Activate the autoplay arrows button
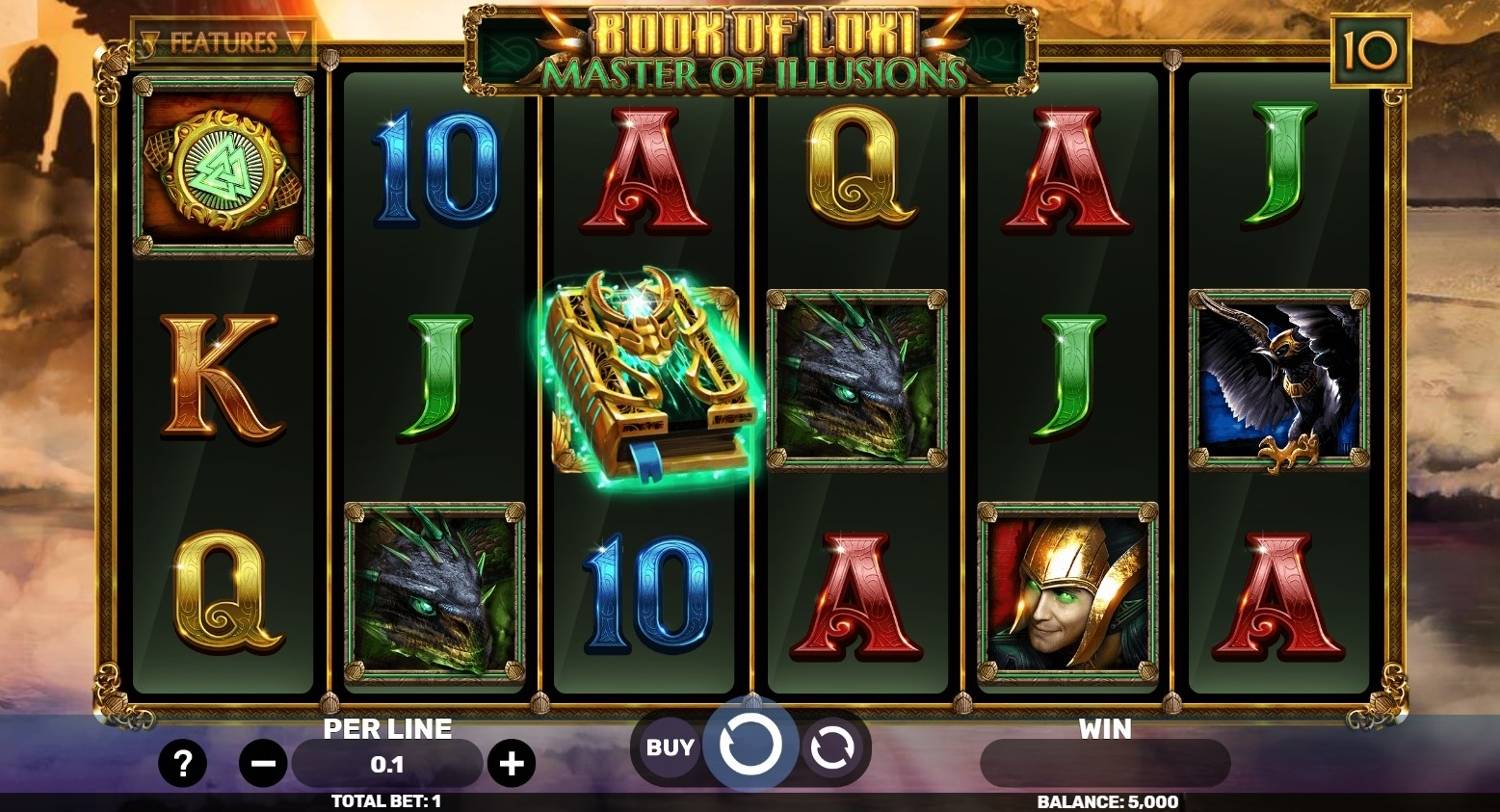The height and width of the screenshot is (812, 1500). click(833, 746)
